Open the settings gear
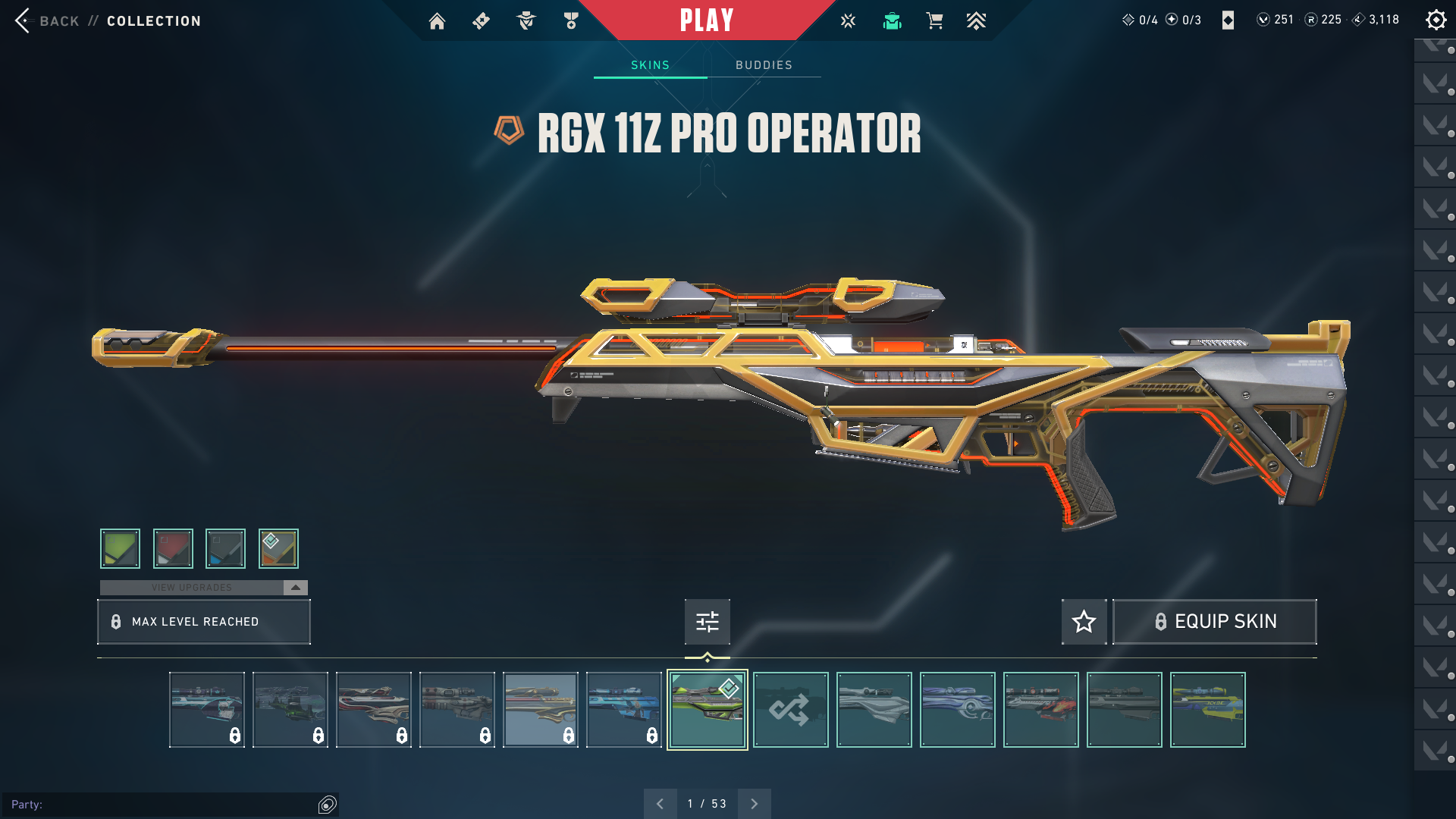 coord(1436,20)
